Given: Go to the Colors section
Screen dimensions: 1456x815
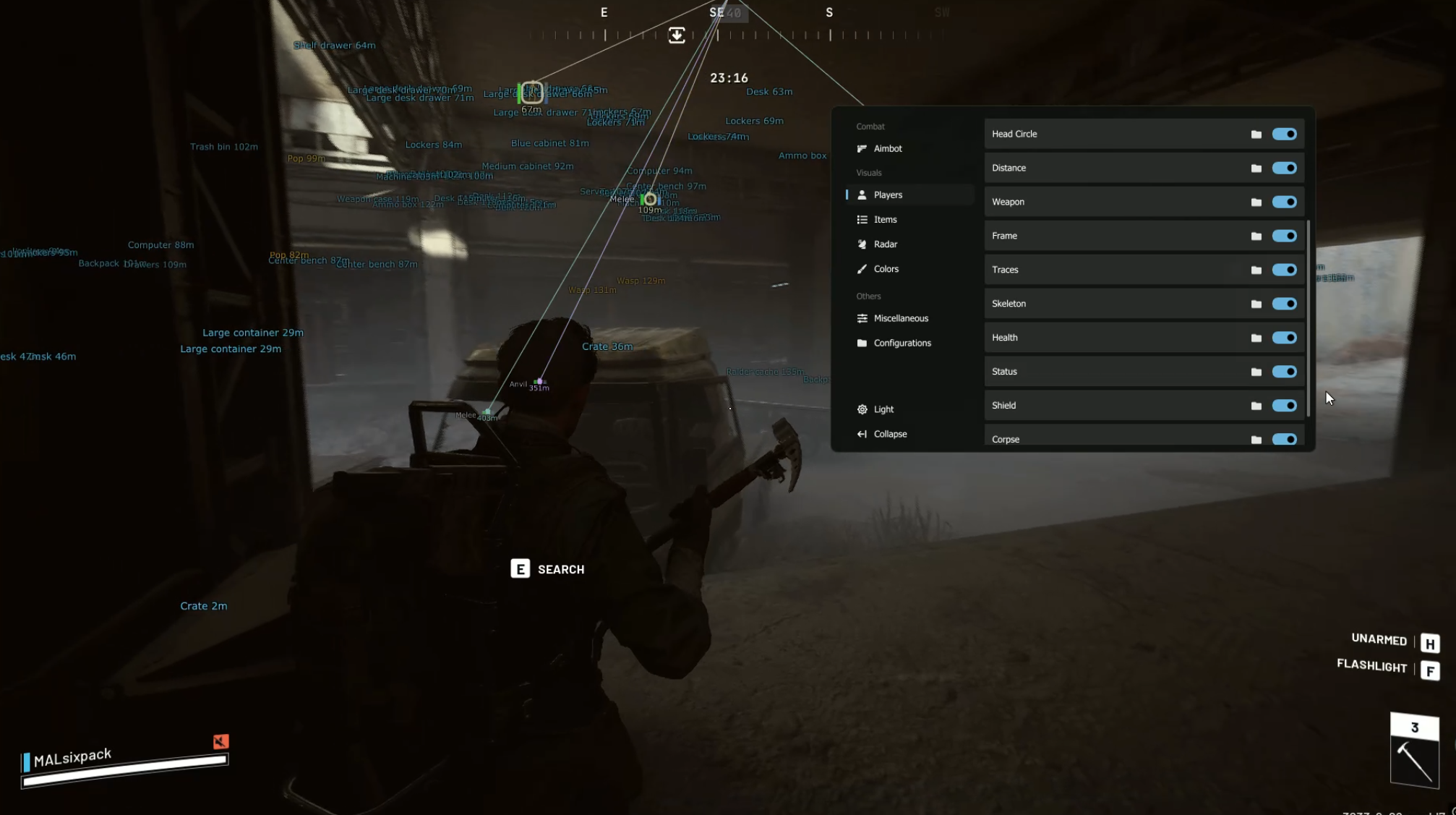Looking at the screenshot, I should pos(886,268).
